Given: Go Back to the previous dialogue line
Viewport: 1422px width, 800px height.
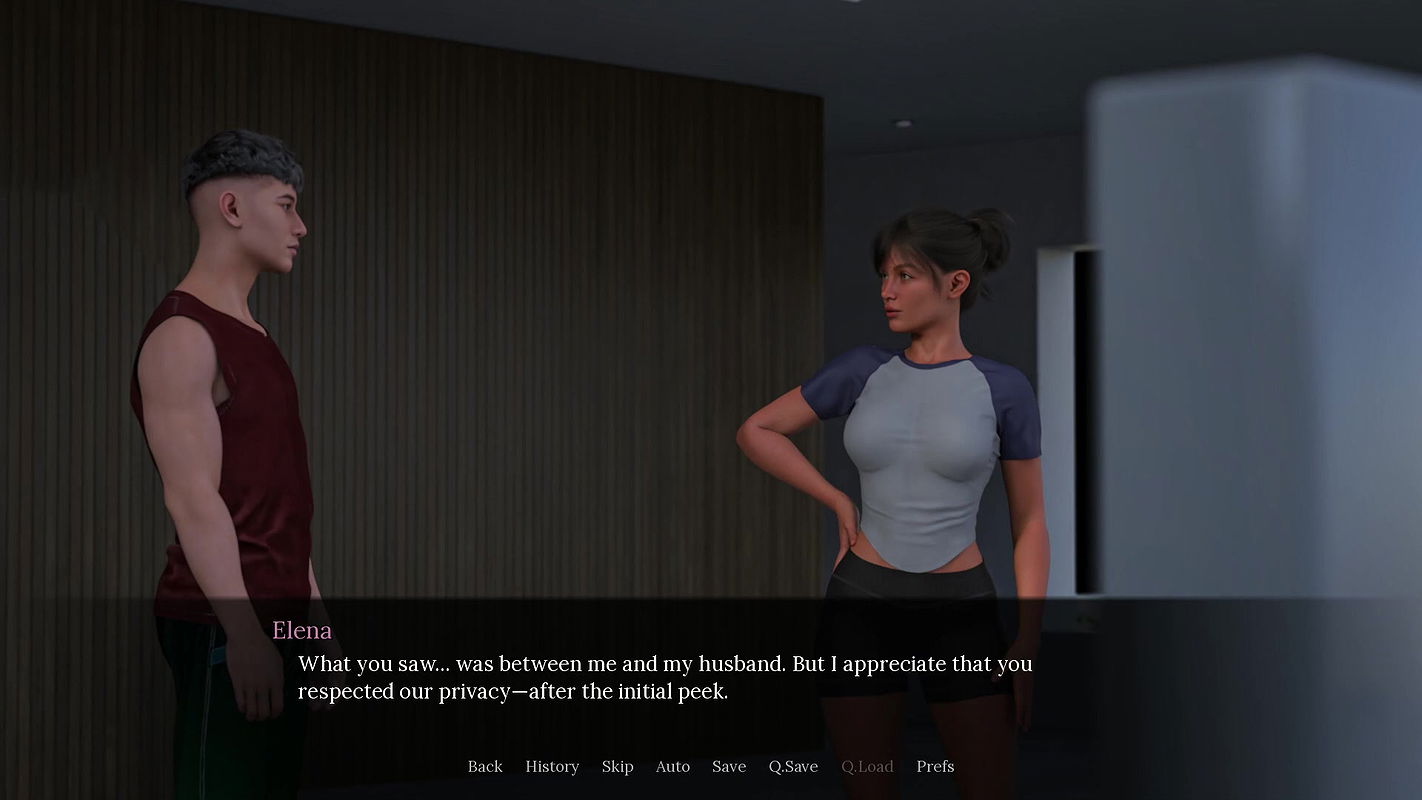Looking at the screenshot, I should [485, 766].
